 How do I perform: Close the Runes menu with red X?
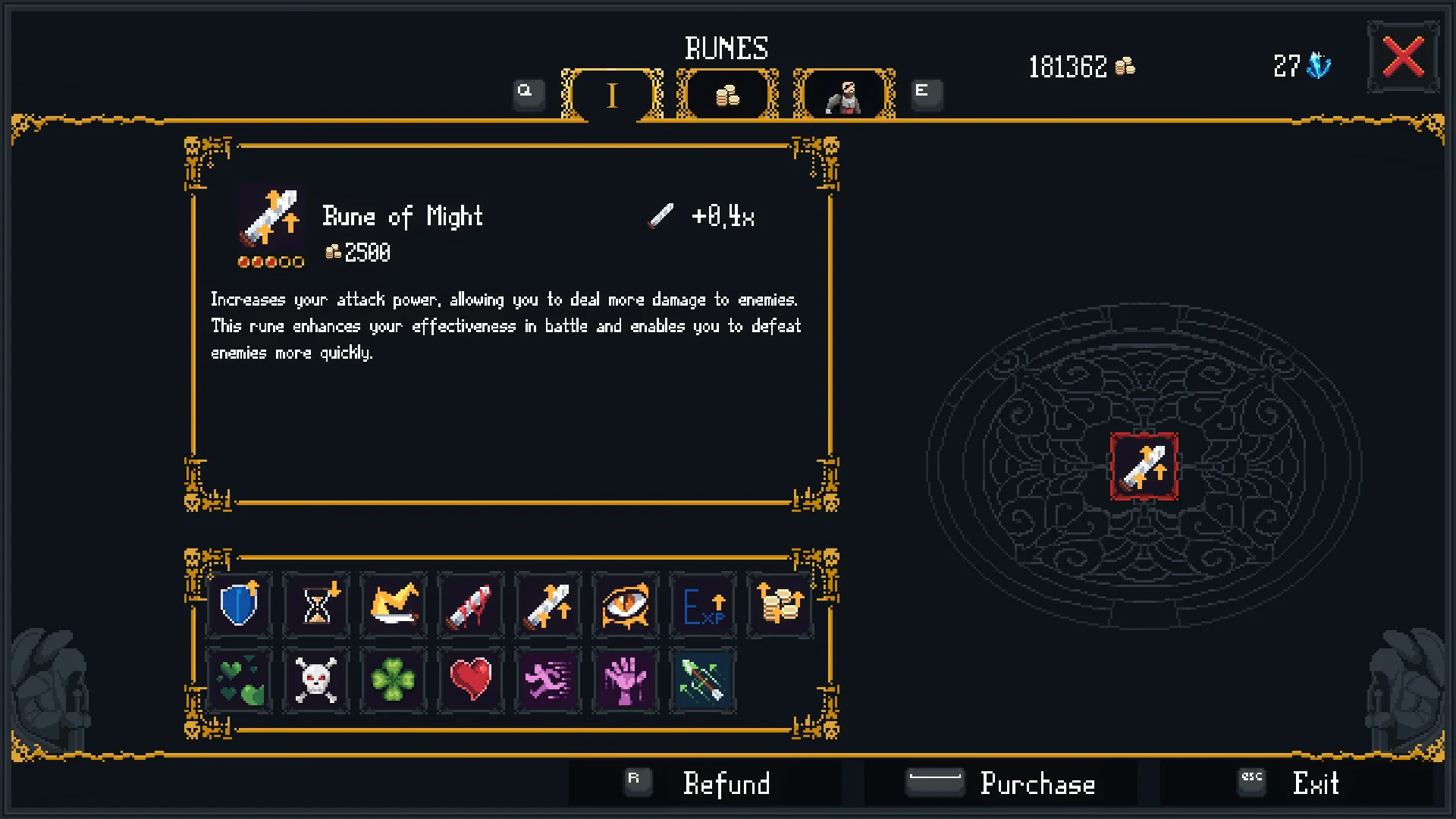tap(1403, 58)
